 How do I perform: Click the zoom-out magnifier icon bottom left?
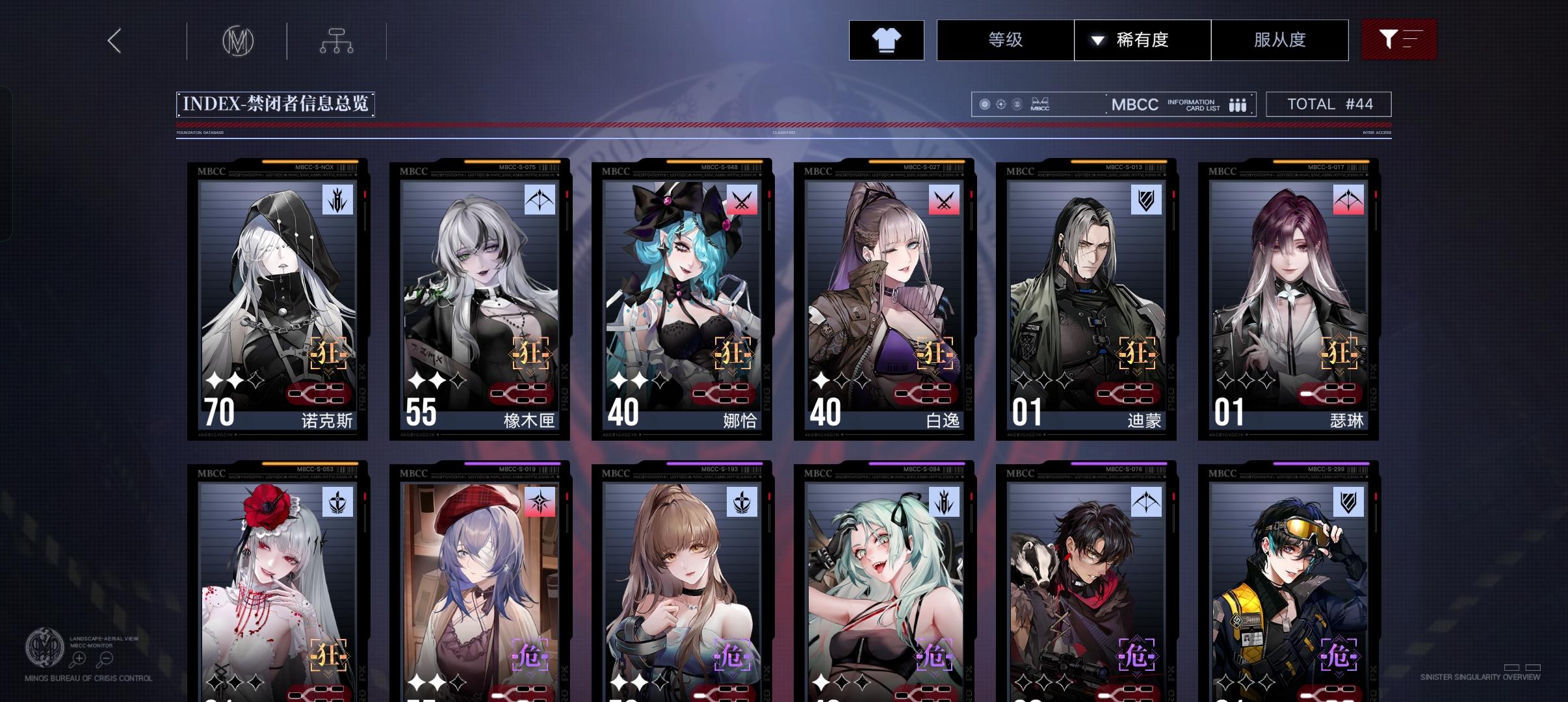pos(105,658)
